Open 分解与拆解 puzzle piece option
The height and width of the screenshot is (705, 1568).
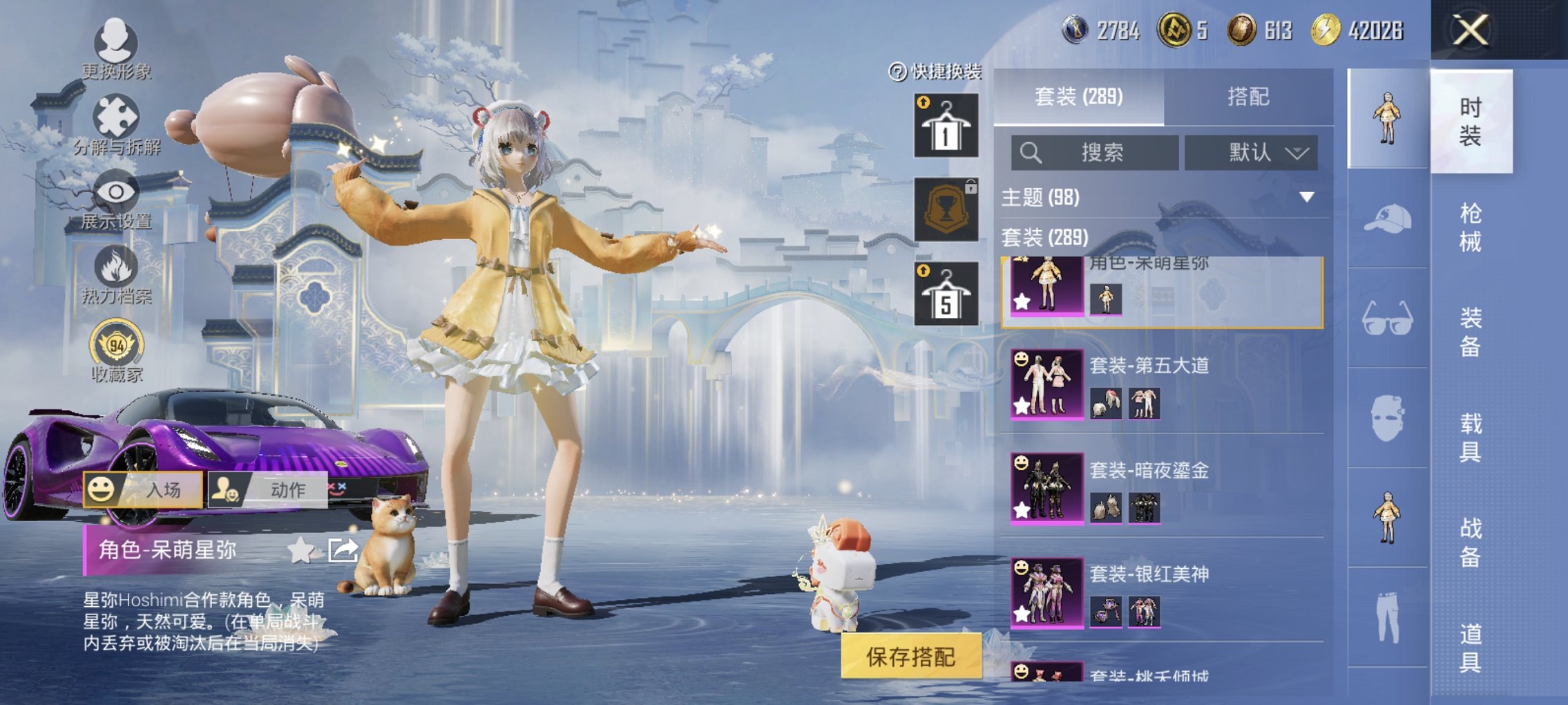[x=116, y=124]
